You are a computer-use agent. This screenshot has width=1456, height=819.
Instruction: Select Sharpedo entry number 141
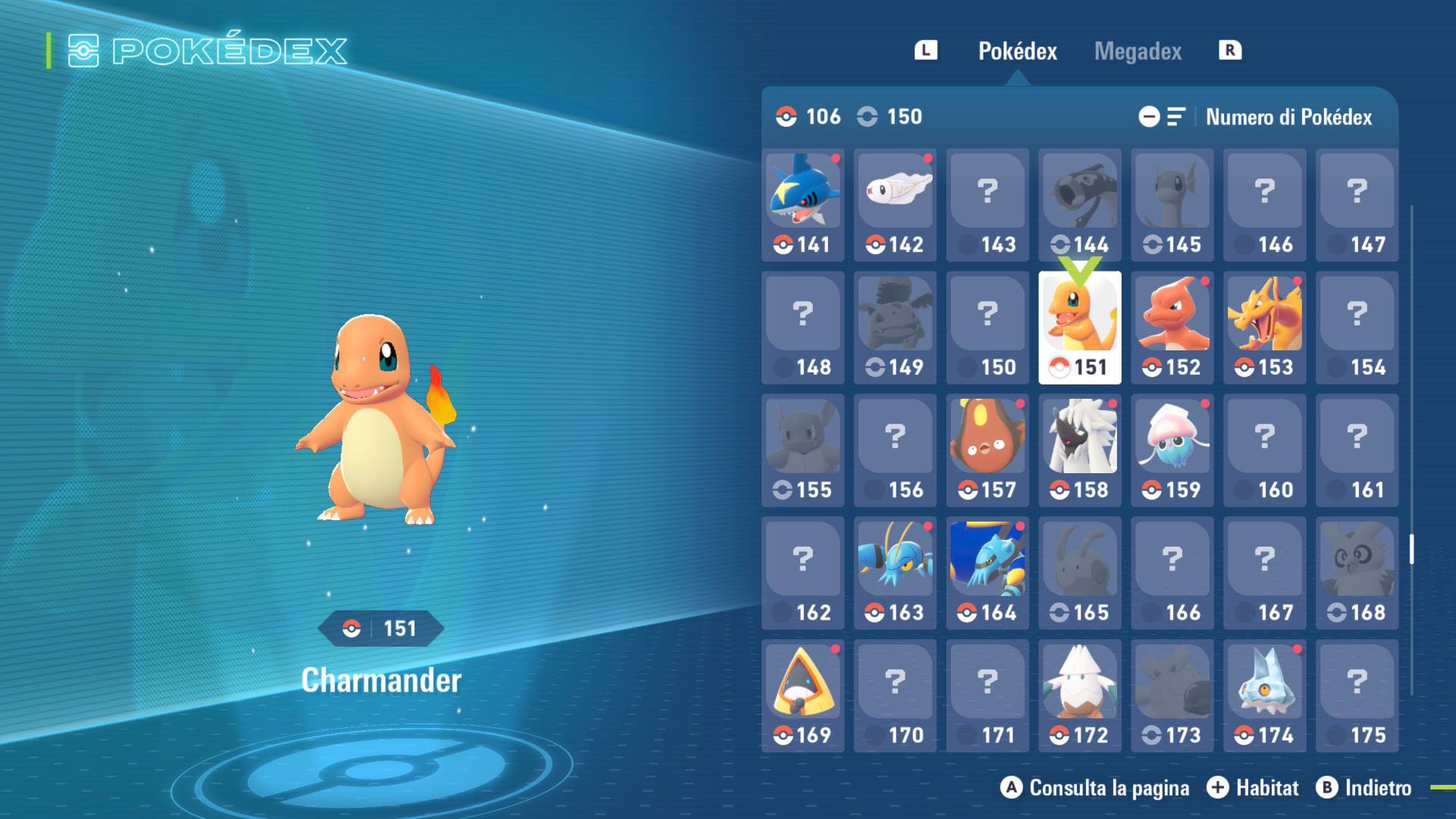click(x=802, y=205)
